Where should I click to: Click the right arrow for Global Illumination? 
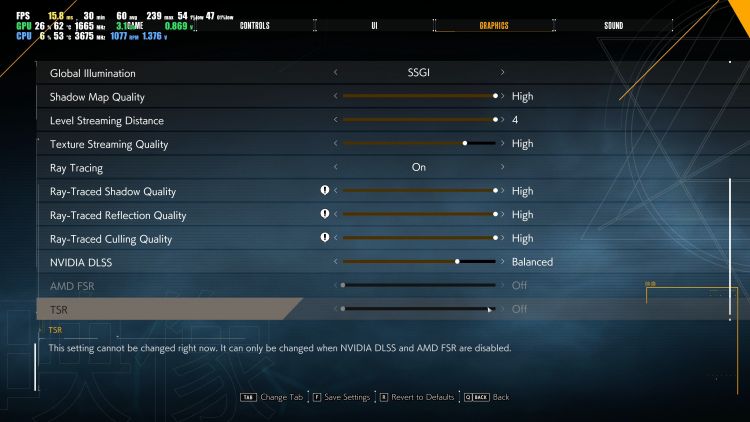click(x=502, y=73)
